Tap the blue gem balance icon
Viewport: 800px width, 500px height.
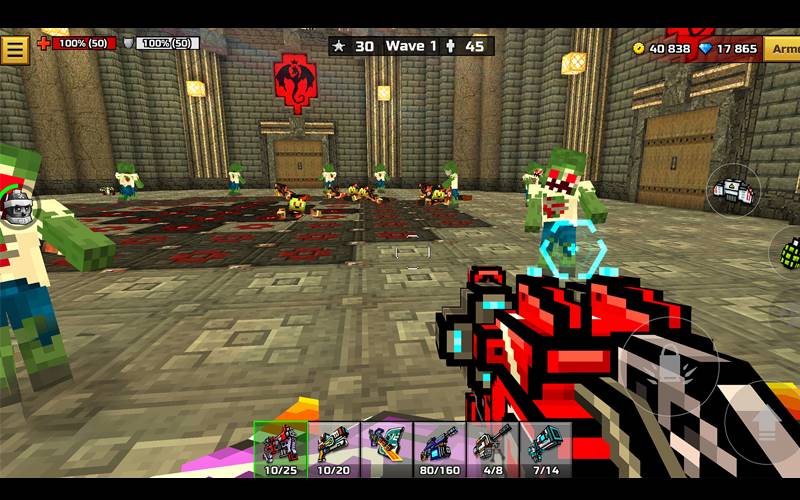click(706, 48)
